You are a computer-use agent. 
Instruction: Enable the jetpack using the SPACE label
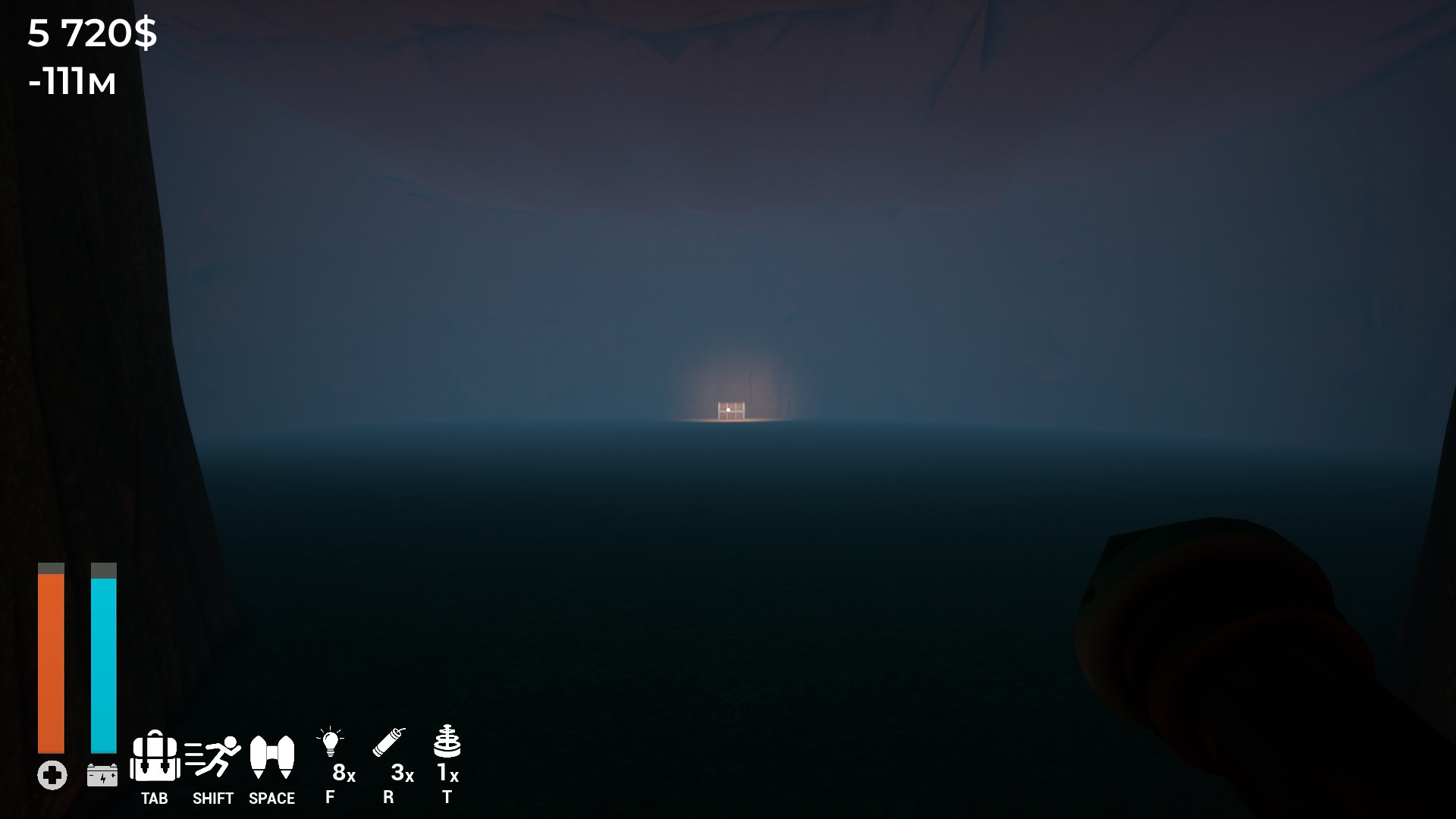[x=271, y=799]
